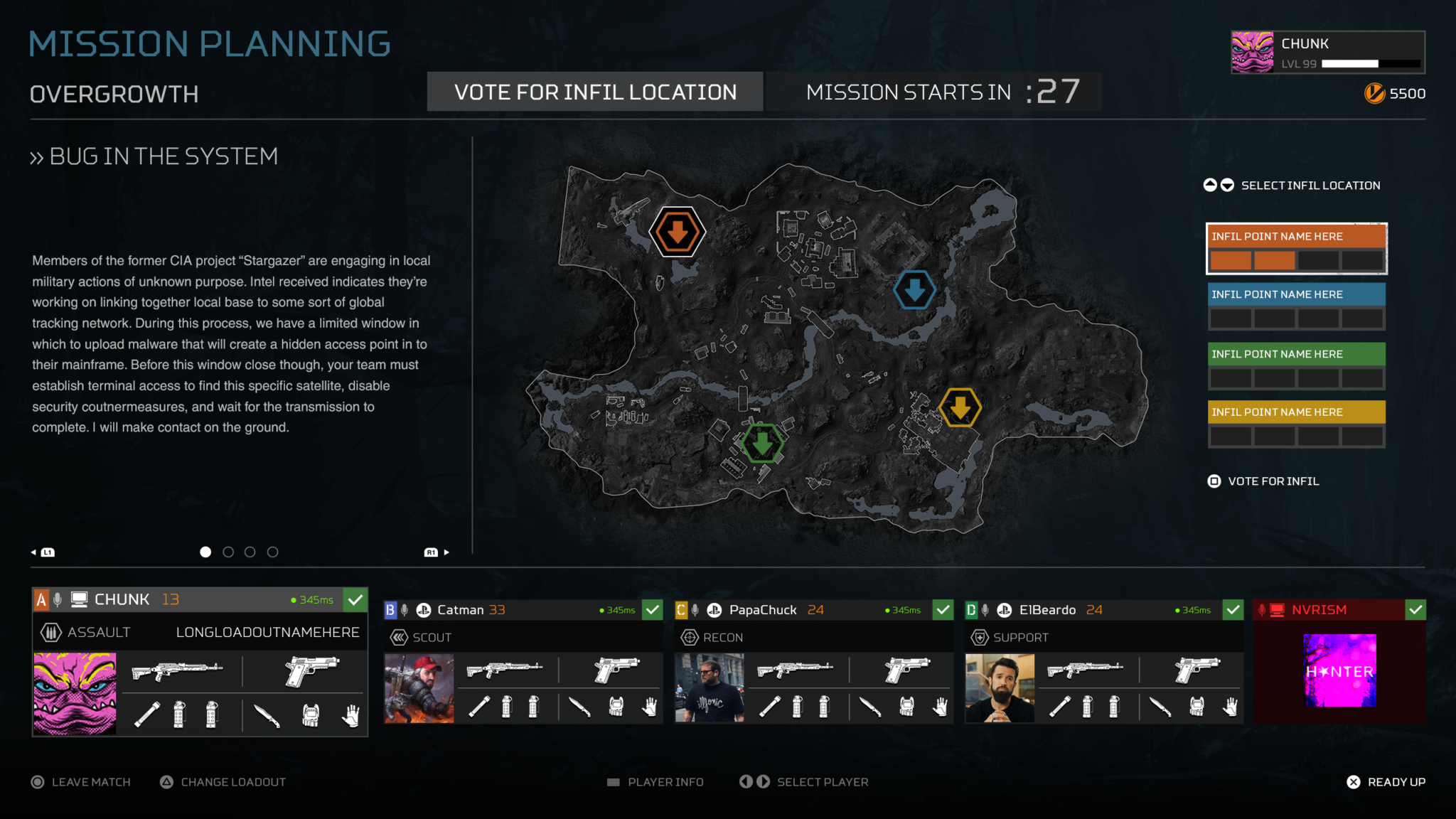This screenshot has height=819, width=1456.
Task: Select the NVRISM player card
Action: tap(1339, 662)
